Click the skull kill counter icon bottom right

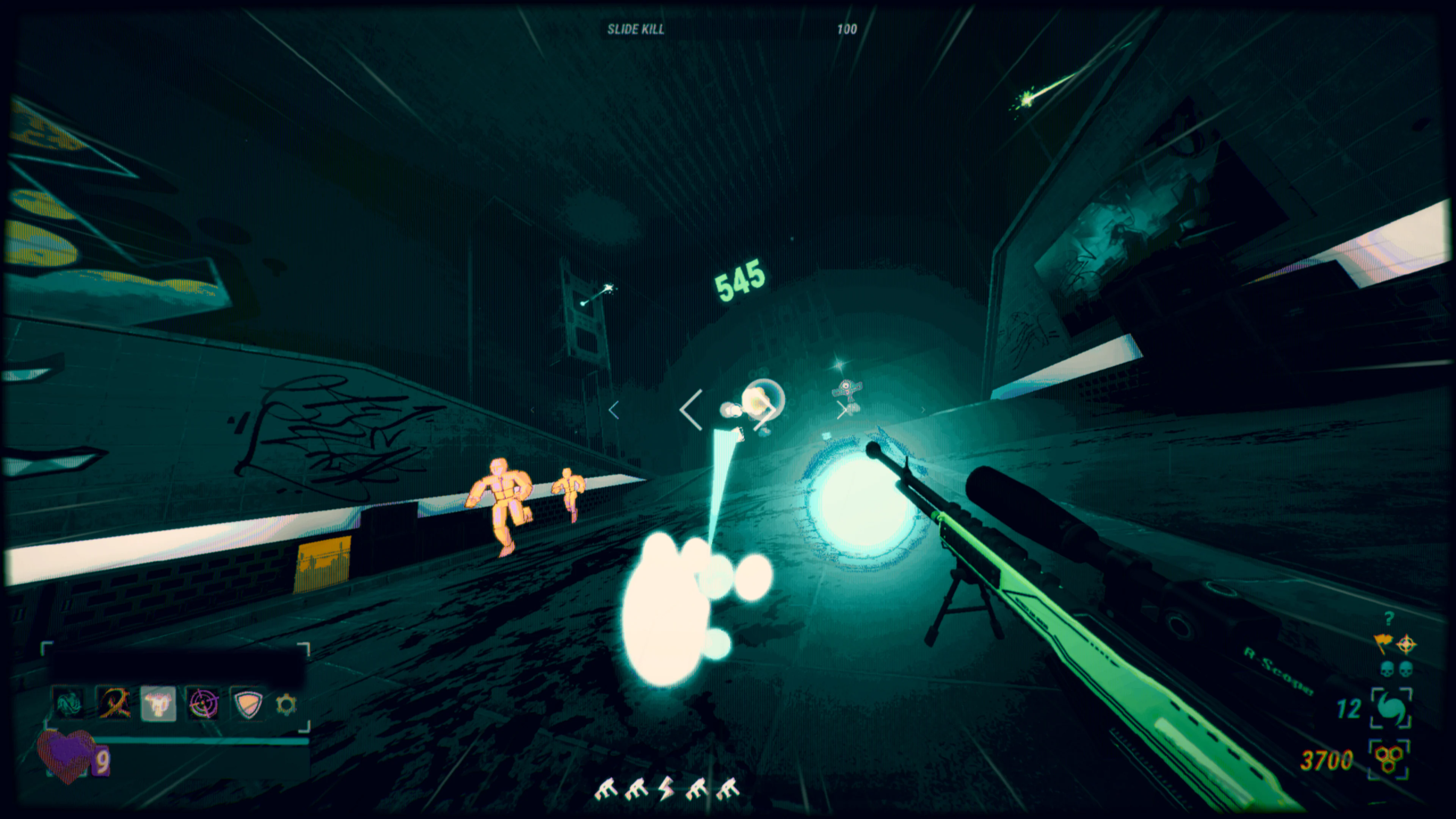pos(1388,668)
